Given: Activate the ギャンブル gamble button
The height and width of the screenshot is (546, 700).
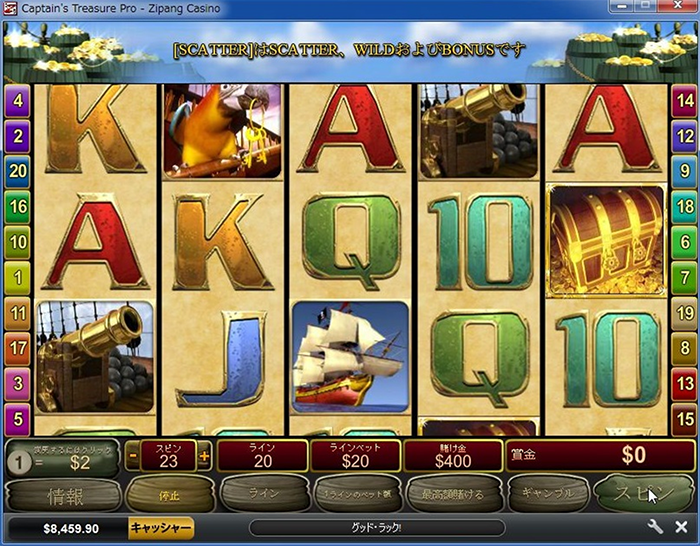Looking at the screenshot, I should click(x=546, y=494).
